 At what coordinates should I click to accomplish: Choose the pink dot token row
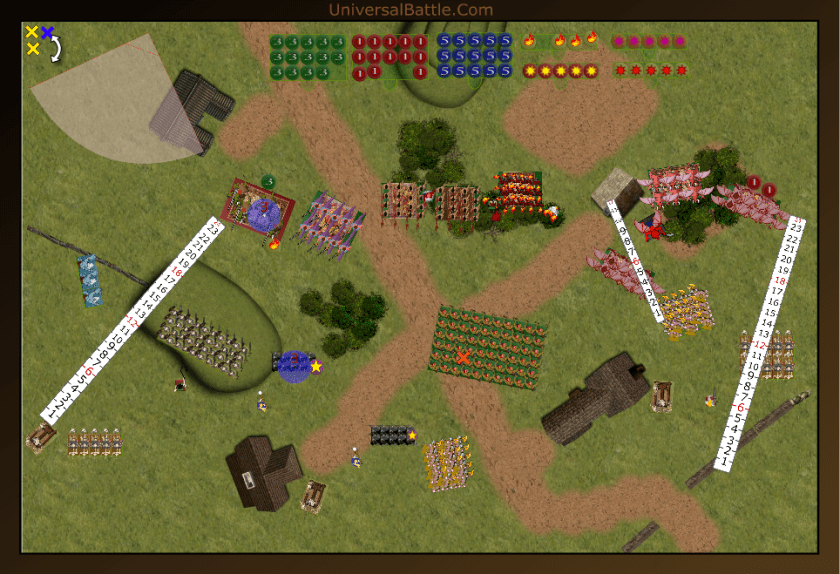[x=649, y=42]
